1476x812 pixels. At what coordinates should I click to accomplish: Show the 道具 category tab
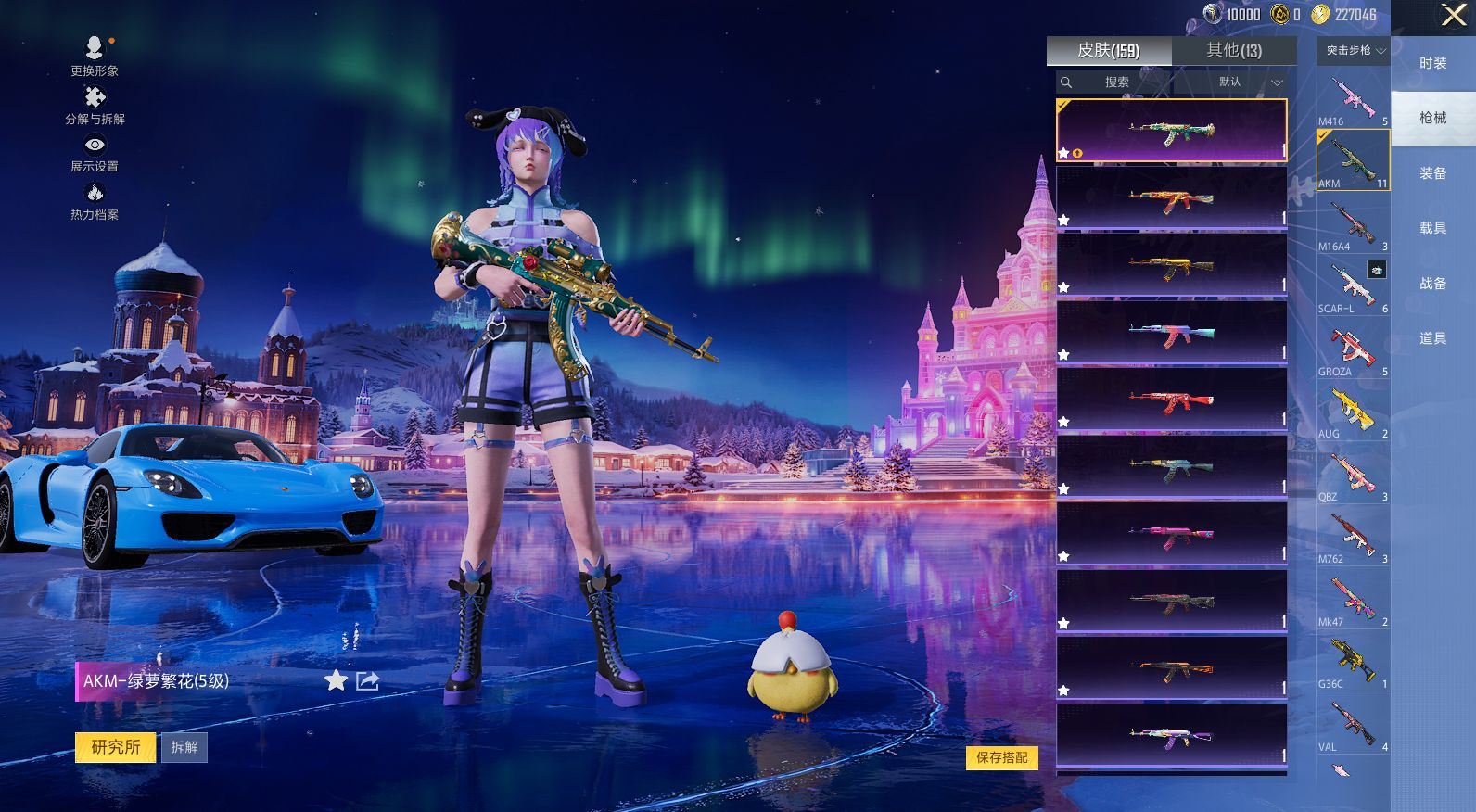click(x=1432, y=338)
